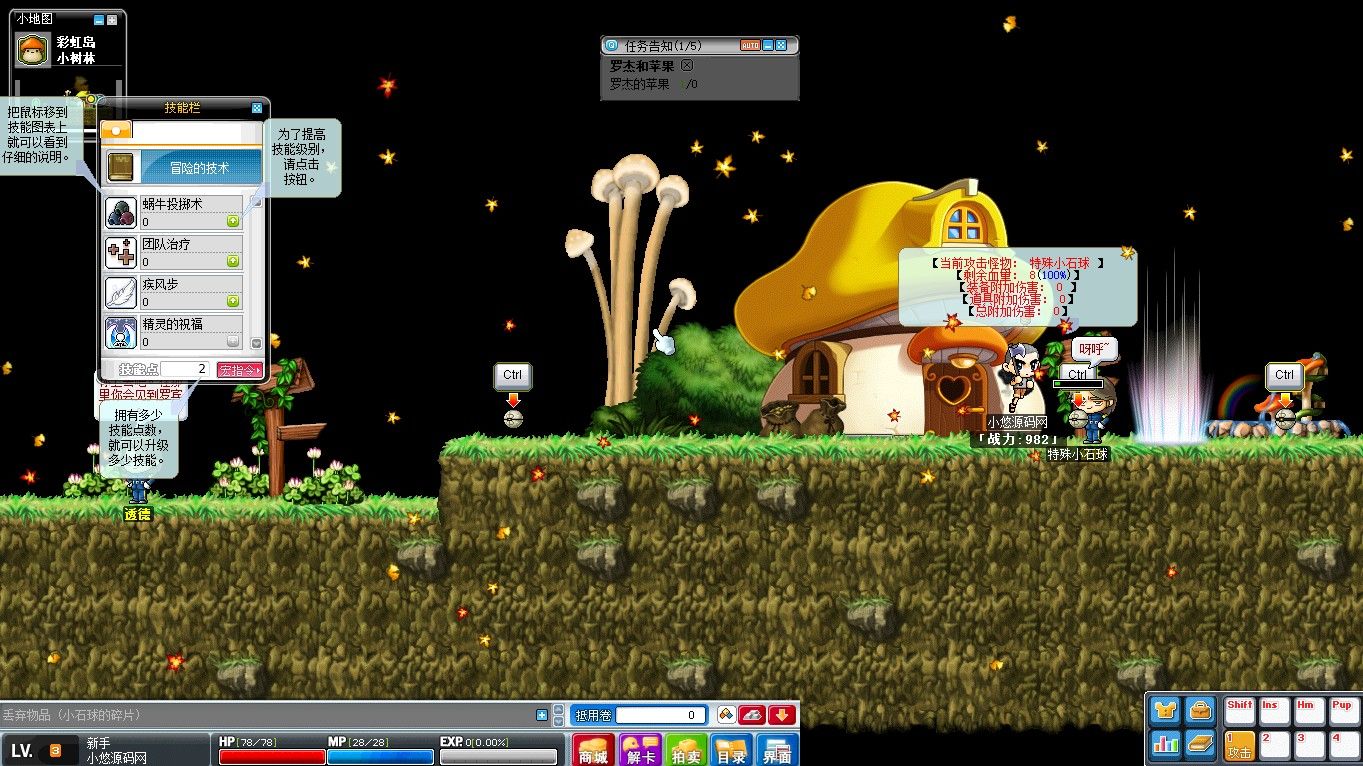Open the 宏指令 macro button

click(239, 370)
